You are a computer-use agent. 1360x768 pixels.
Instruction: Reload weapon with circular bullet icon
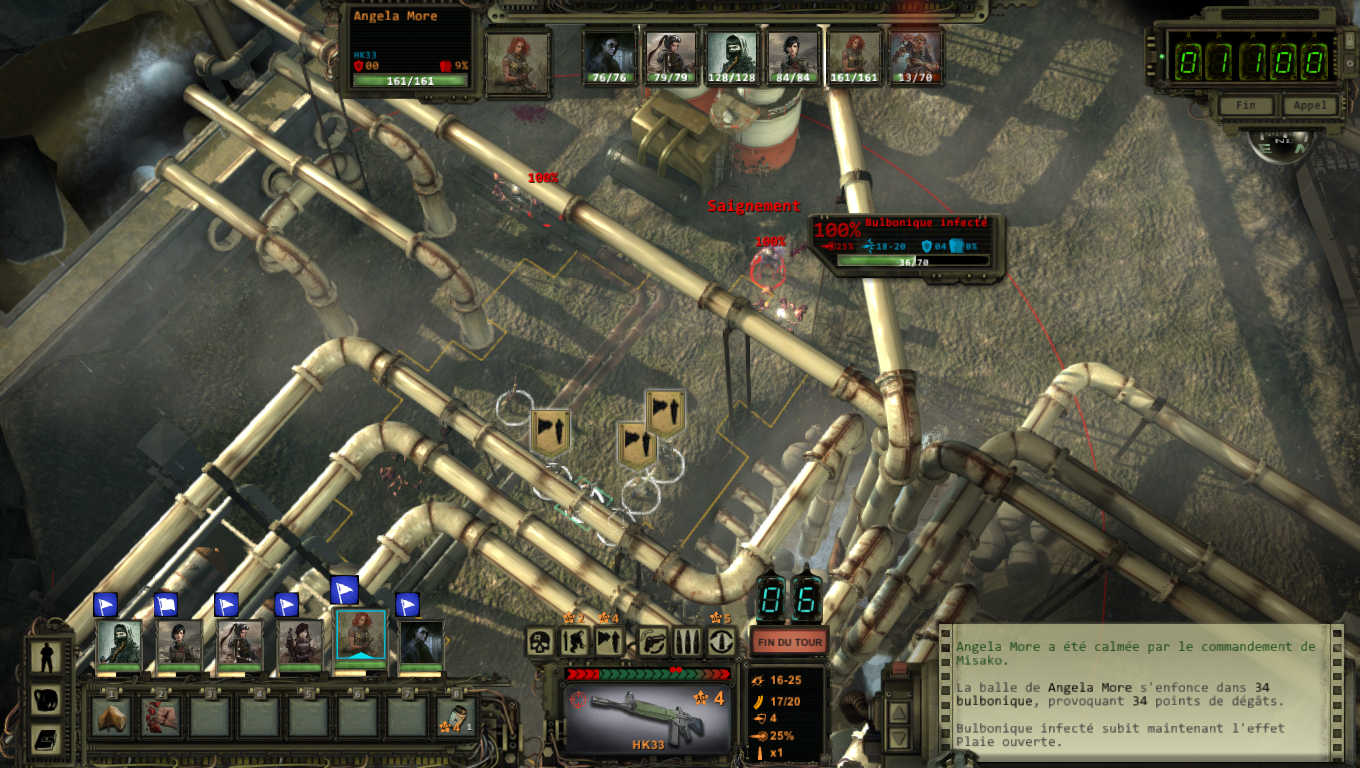(721, 641)
